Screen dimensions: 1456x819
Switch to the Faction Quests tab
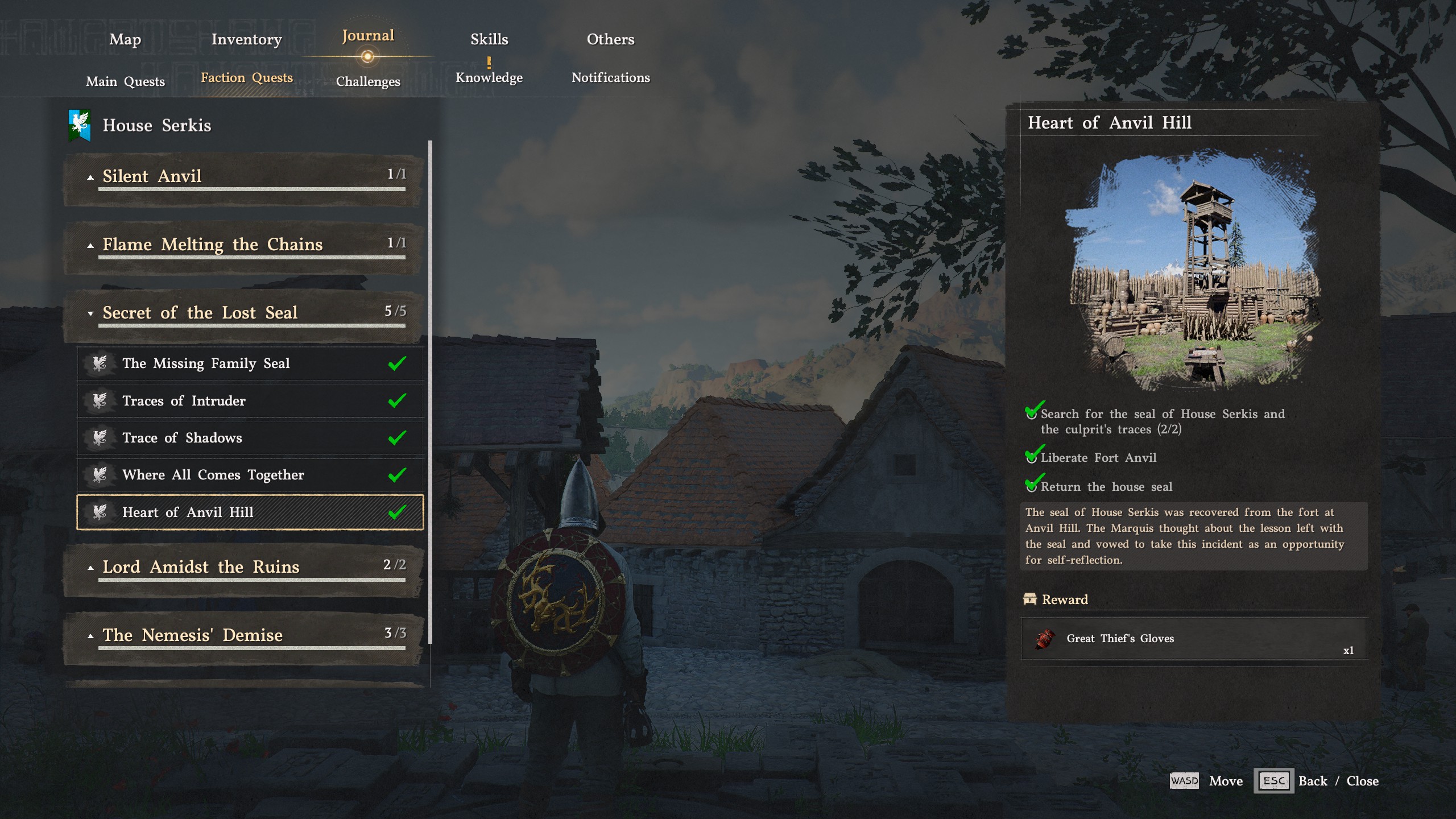[246, 77]
